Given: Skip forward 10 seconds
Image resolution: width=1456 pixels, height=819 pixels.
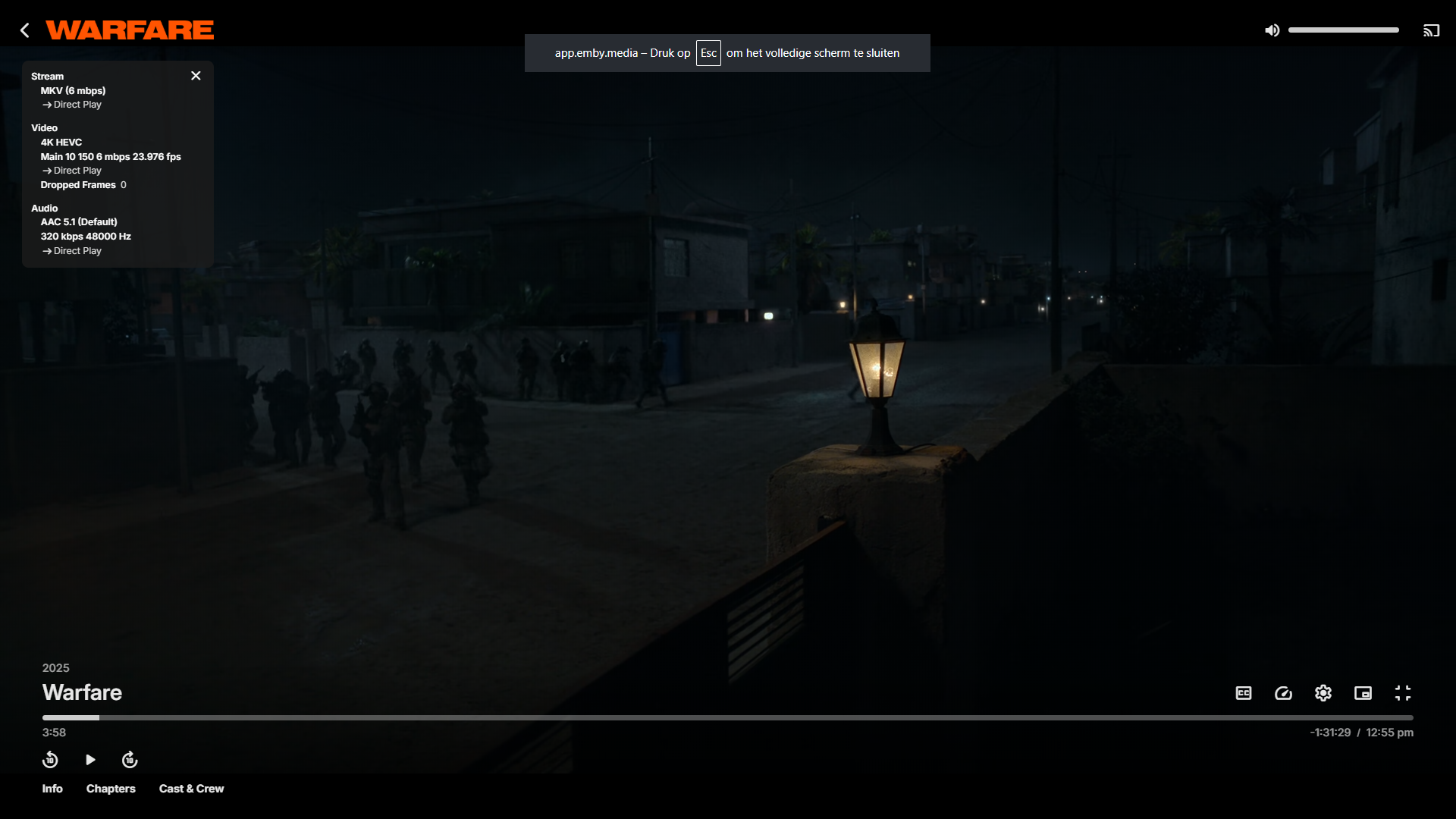Looking at the screenshot, I should coord(130,760).
